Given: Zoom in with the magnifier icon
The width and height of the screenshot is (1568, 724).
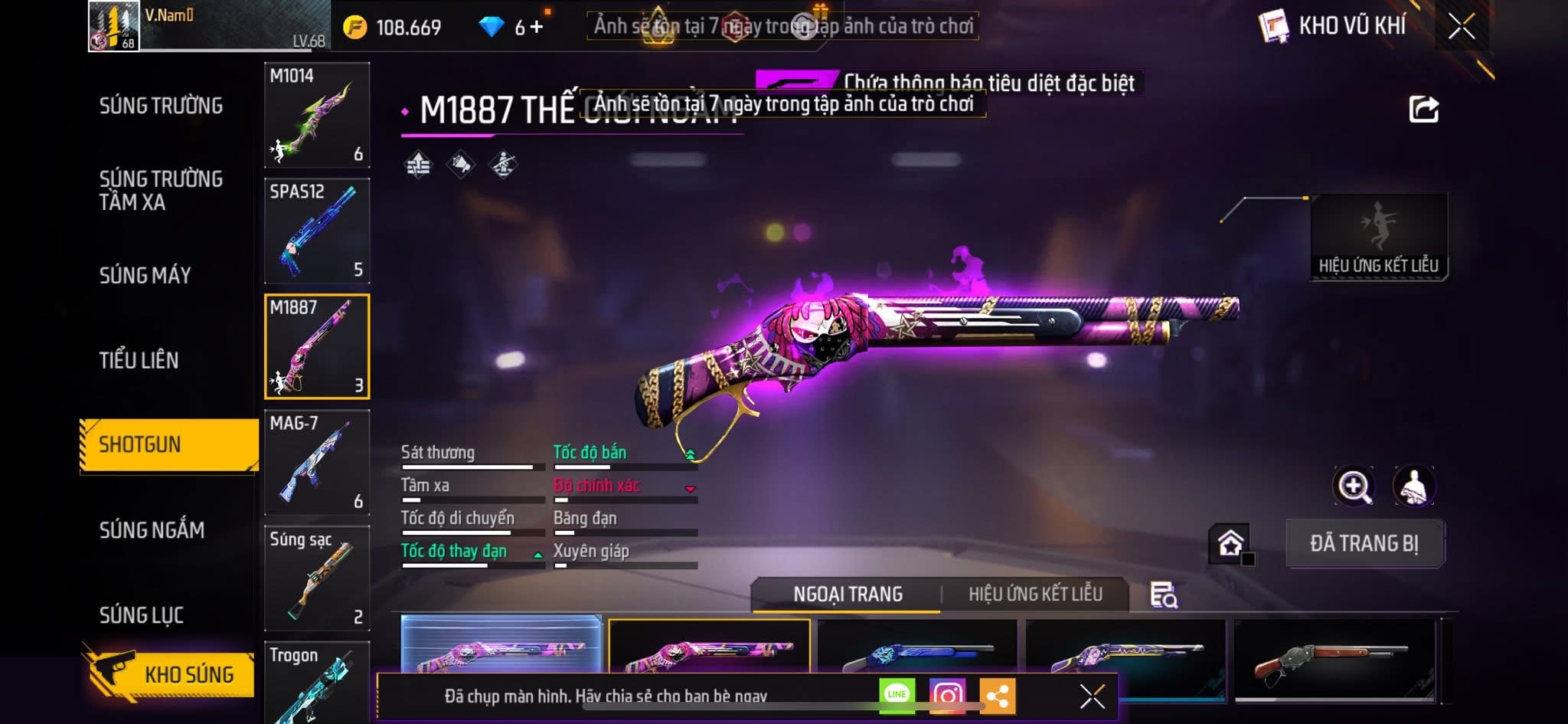Looking at the screenshot, I should point(1354,486).
